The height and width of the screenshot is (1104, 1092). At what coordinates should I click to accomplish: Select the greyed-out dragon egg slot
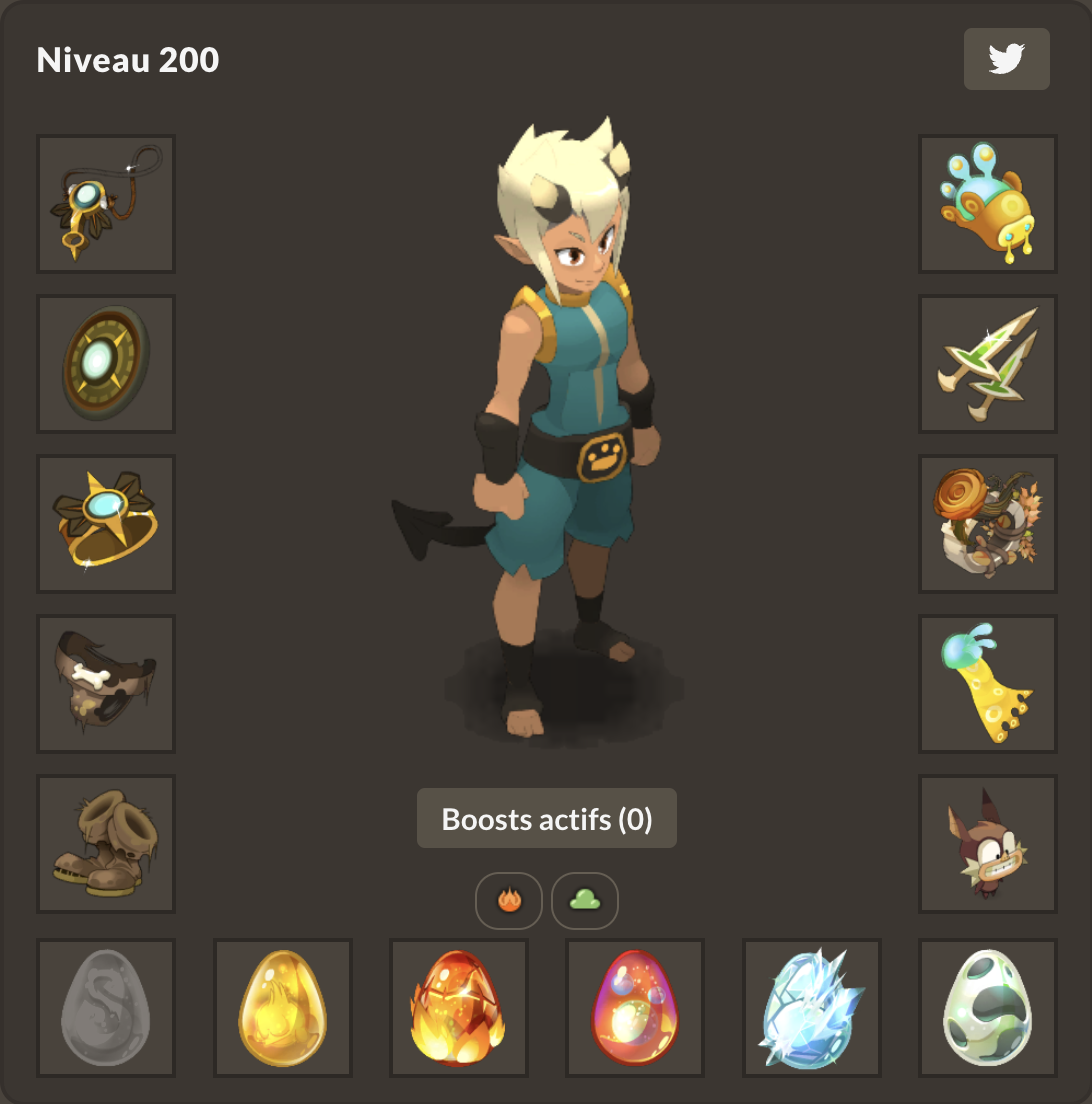click(106, 1008)
